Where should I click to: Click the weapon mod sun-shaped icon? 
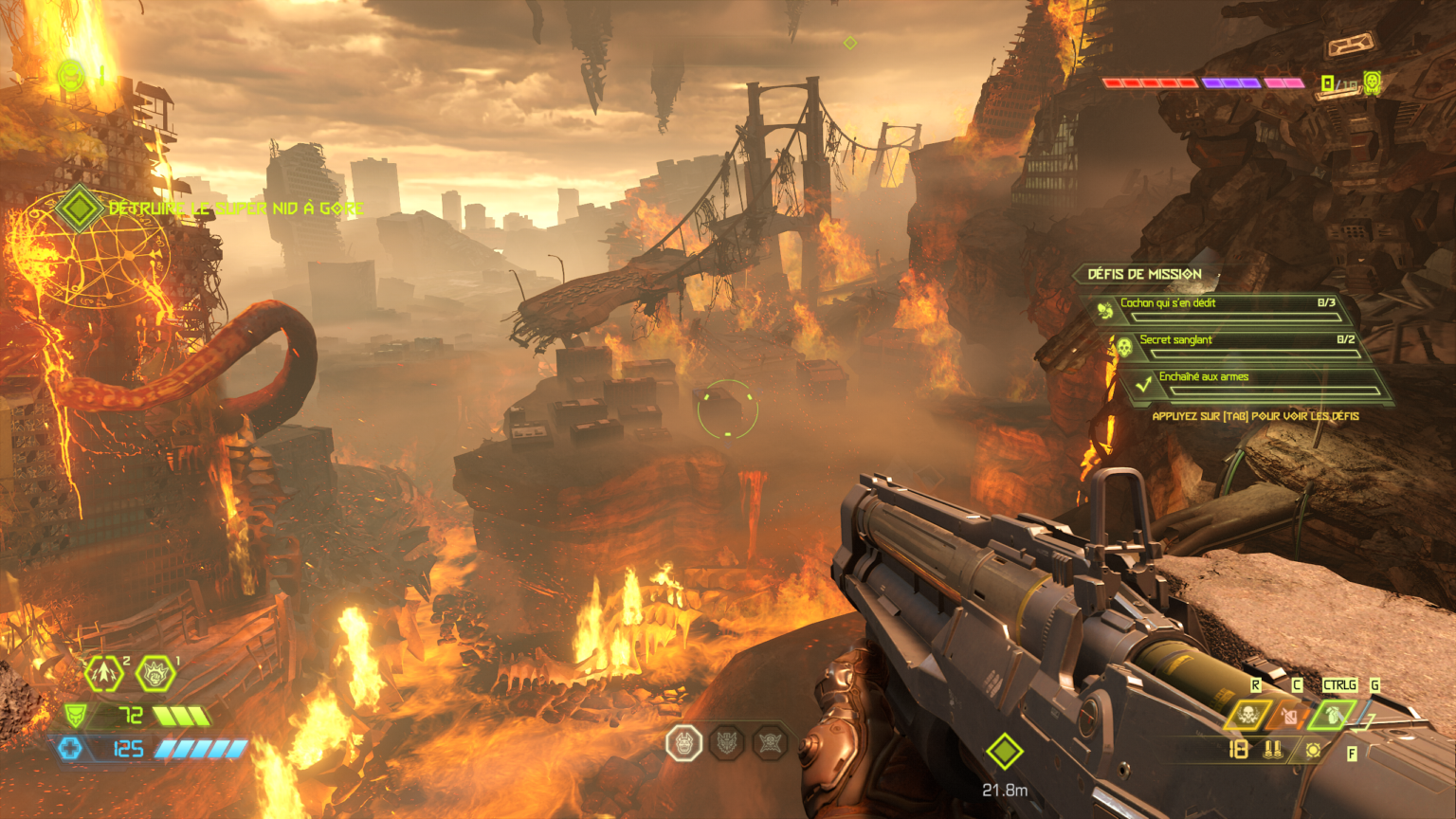[1313, 751]
